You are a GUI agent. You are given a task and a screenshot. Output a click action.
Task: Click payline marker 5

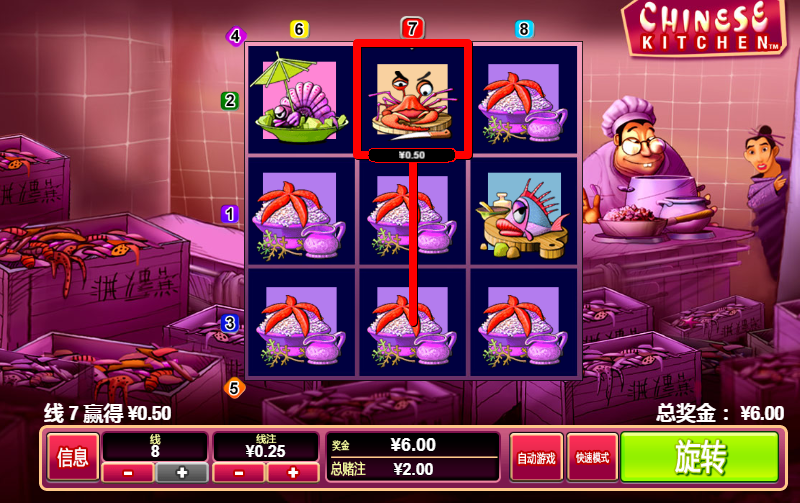tap(235, 387)
